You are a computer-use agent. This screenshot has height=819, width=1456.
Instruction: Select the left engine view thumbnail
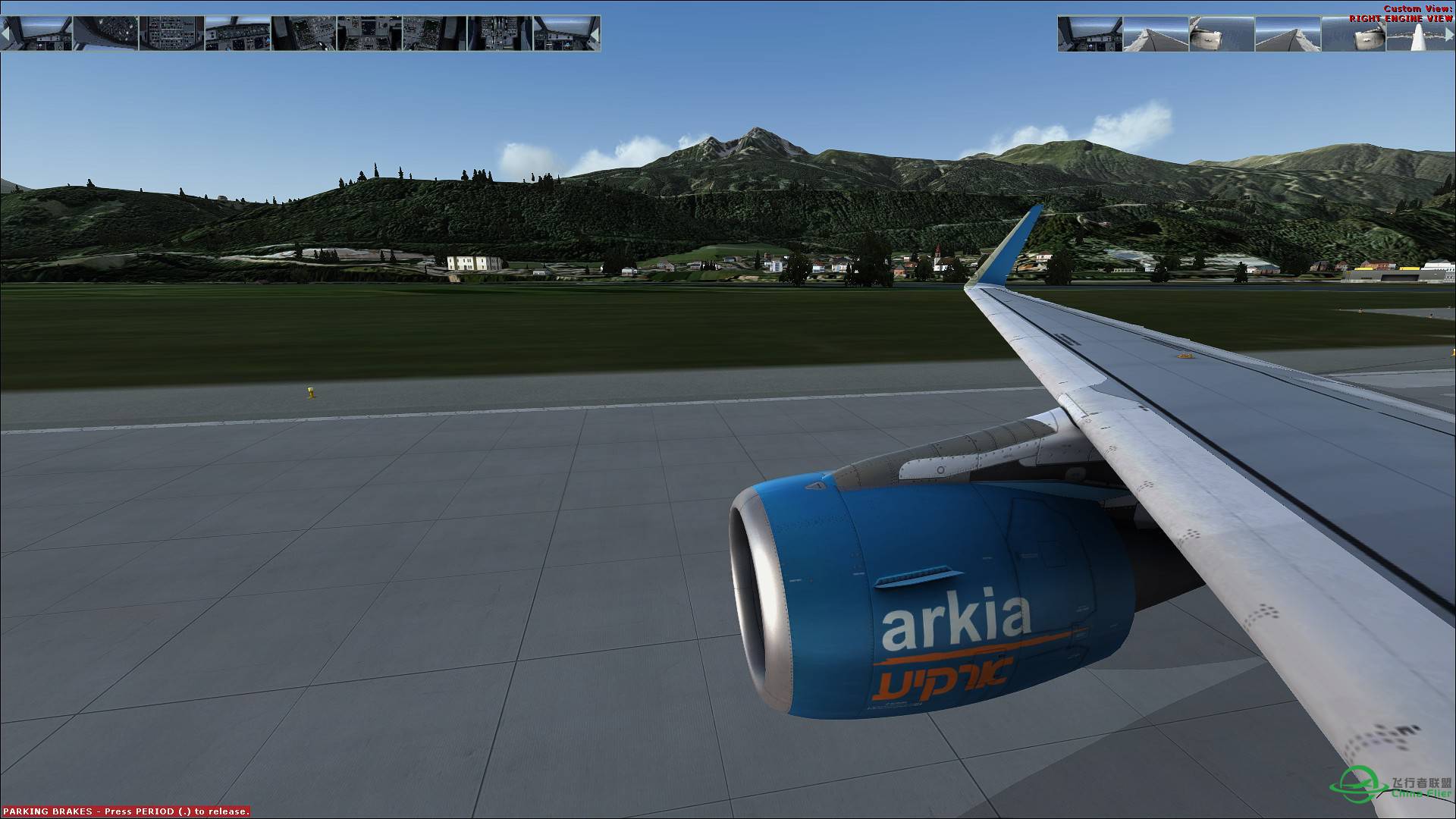[x=1221, y=34]
